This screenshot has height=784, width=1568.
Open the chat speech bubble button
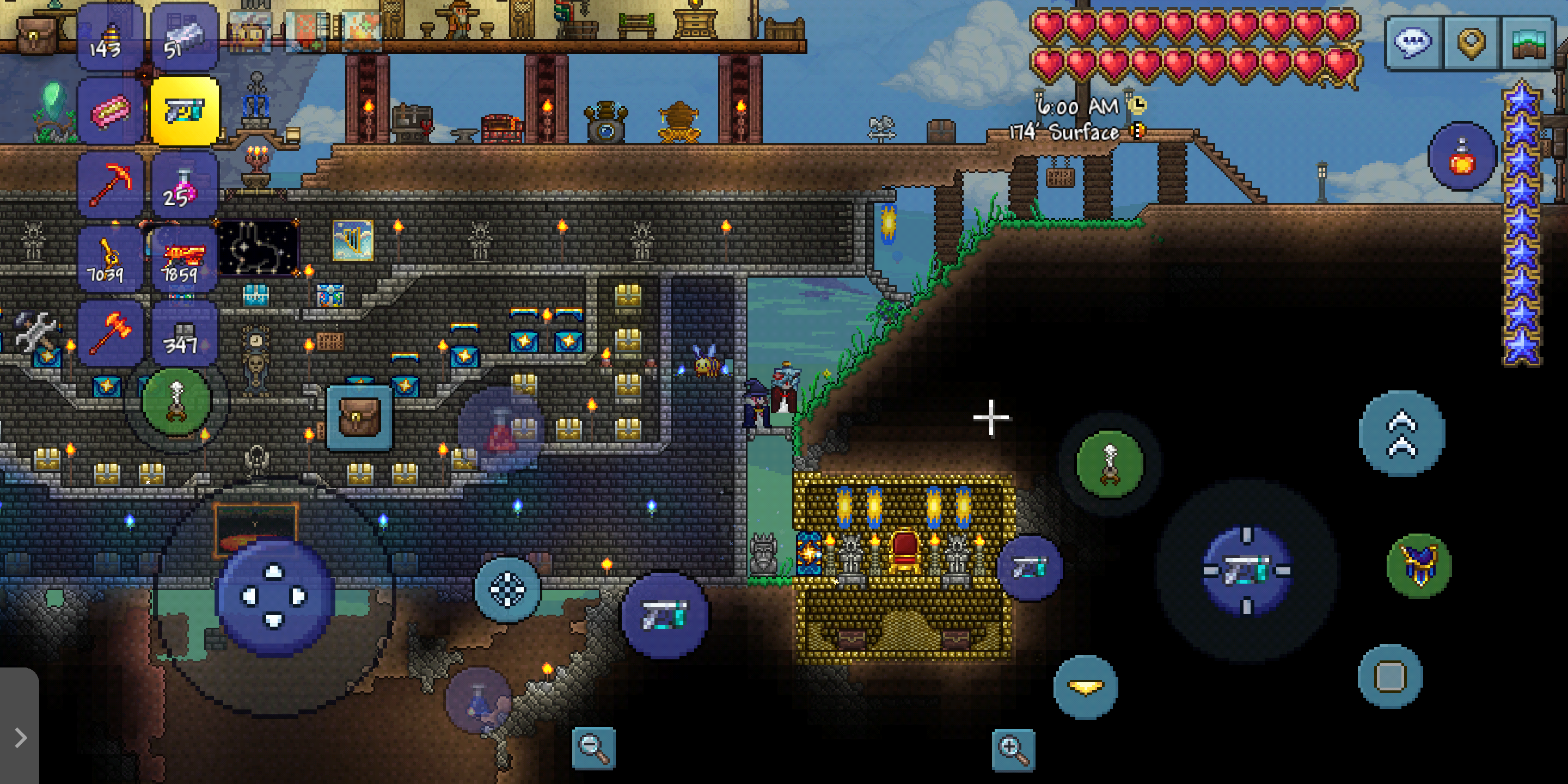[1412, 43]
